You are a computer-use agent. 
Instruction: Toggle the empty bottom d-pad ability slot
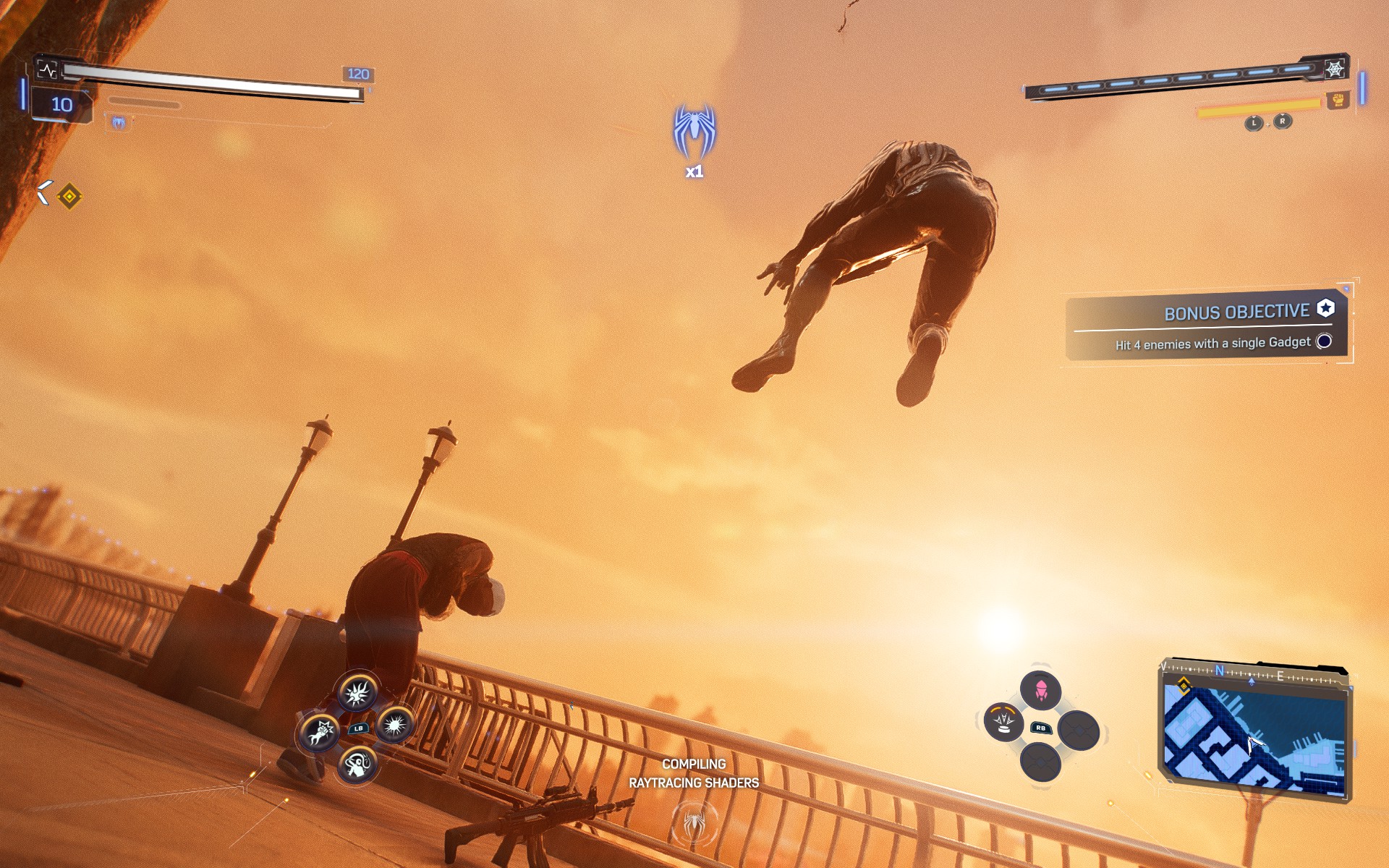click(1040, 762)
